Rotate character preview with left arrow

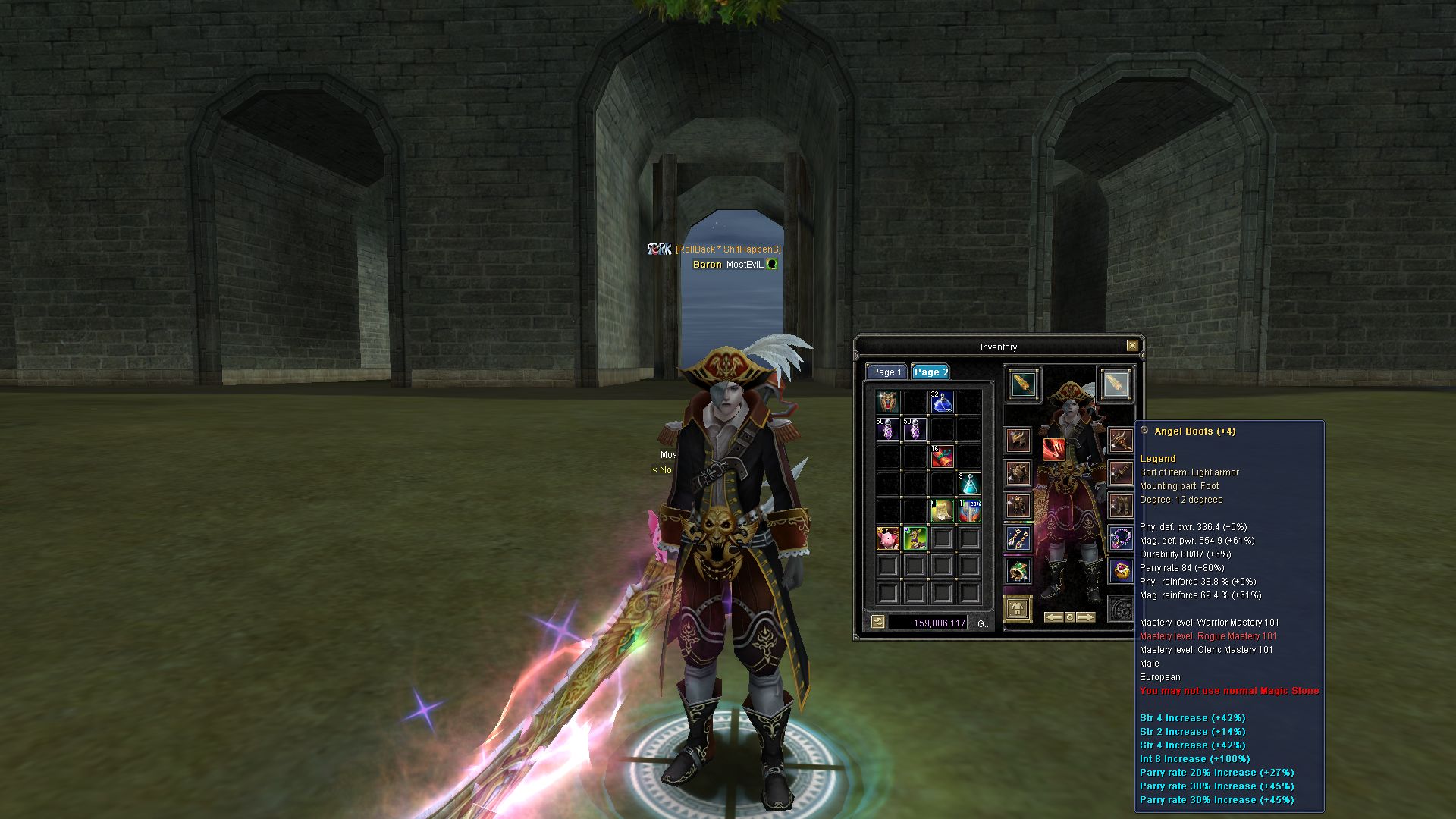tap(1053, 617)
